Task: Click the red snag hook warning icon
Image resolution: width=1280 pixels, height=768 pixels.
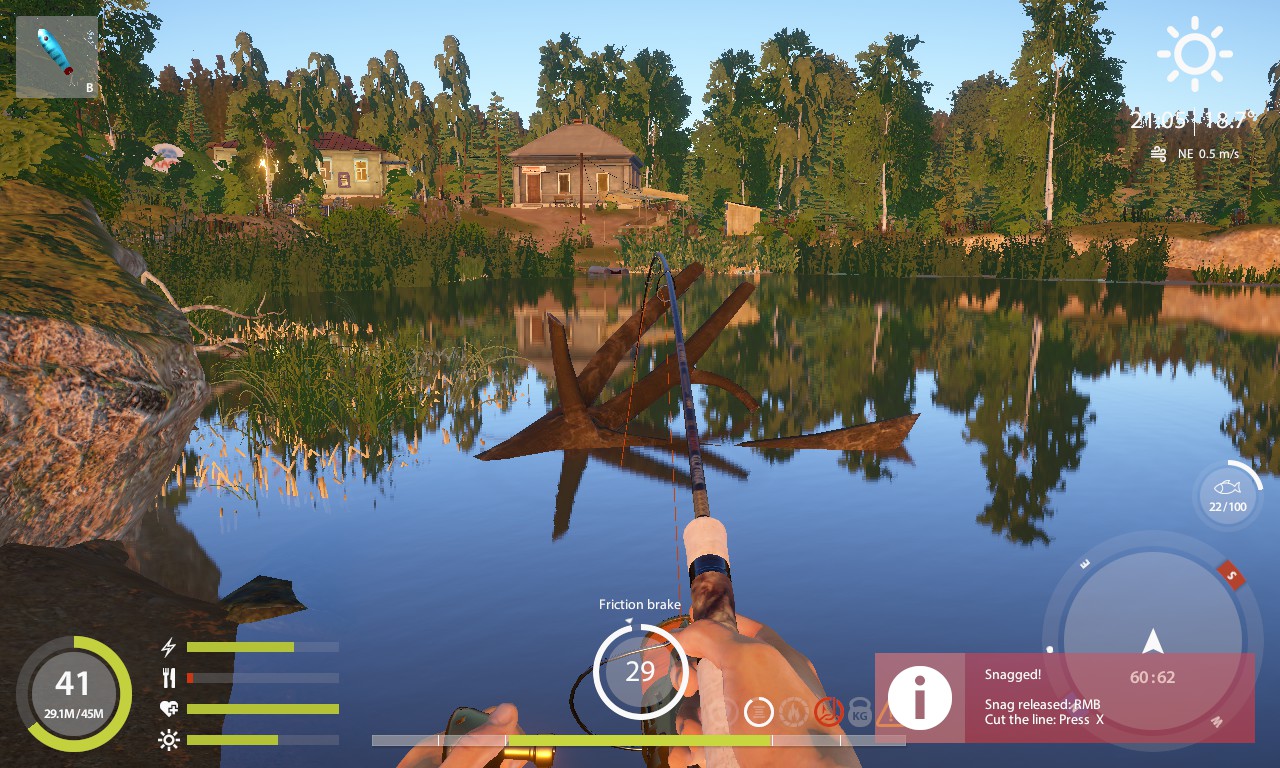Action: tap(828, 712)
